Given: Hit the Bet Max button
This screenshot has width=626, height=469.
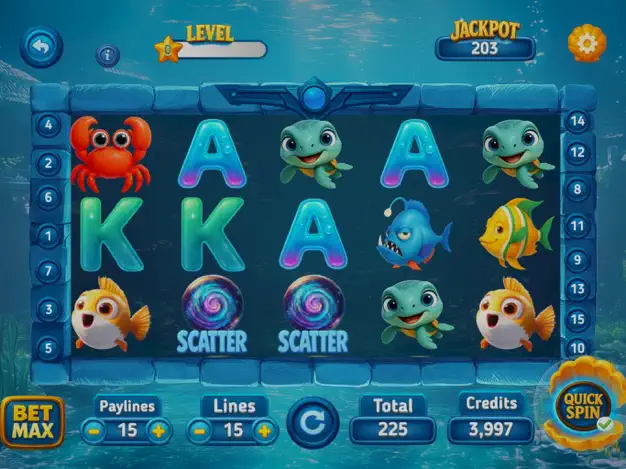Looking at the screenshot, I should 32,422.
